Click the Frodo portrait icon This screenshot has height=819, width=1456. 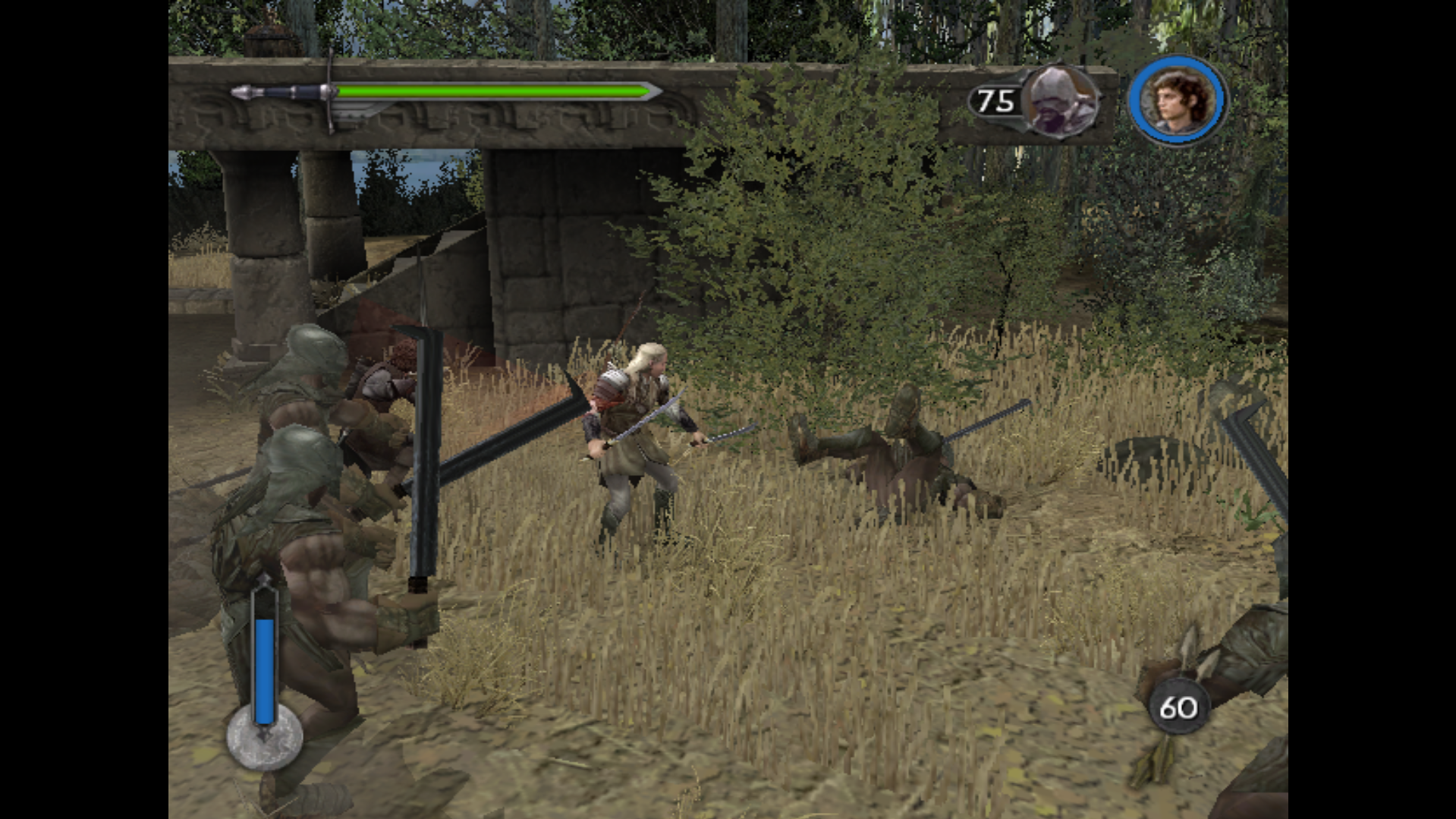pyautogui.click(x=1177, y=100)
